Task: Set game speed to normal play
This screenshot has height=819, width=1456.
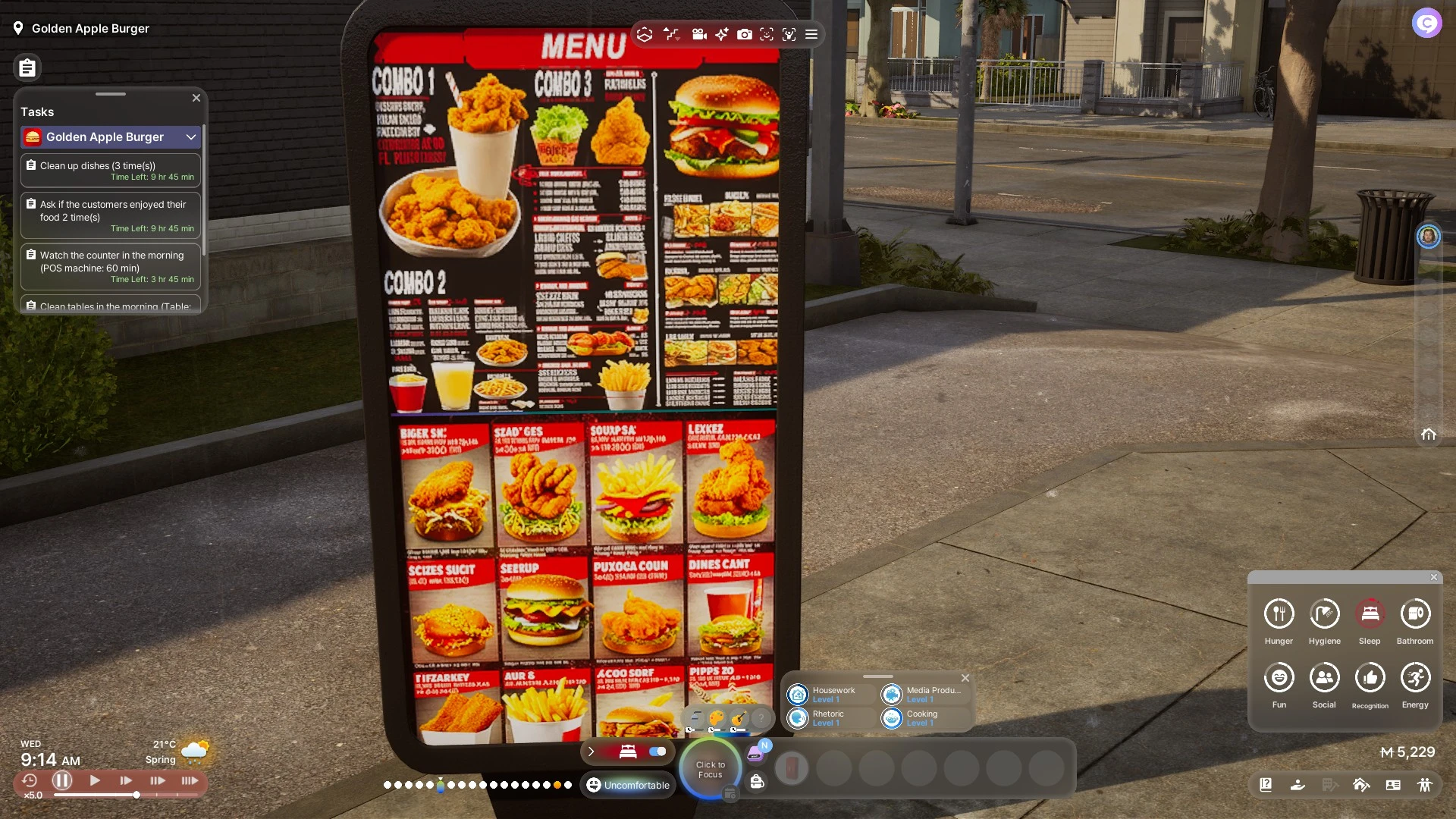Action: point(95,780)
